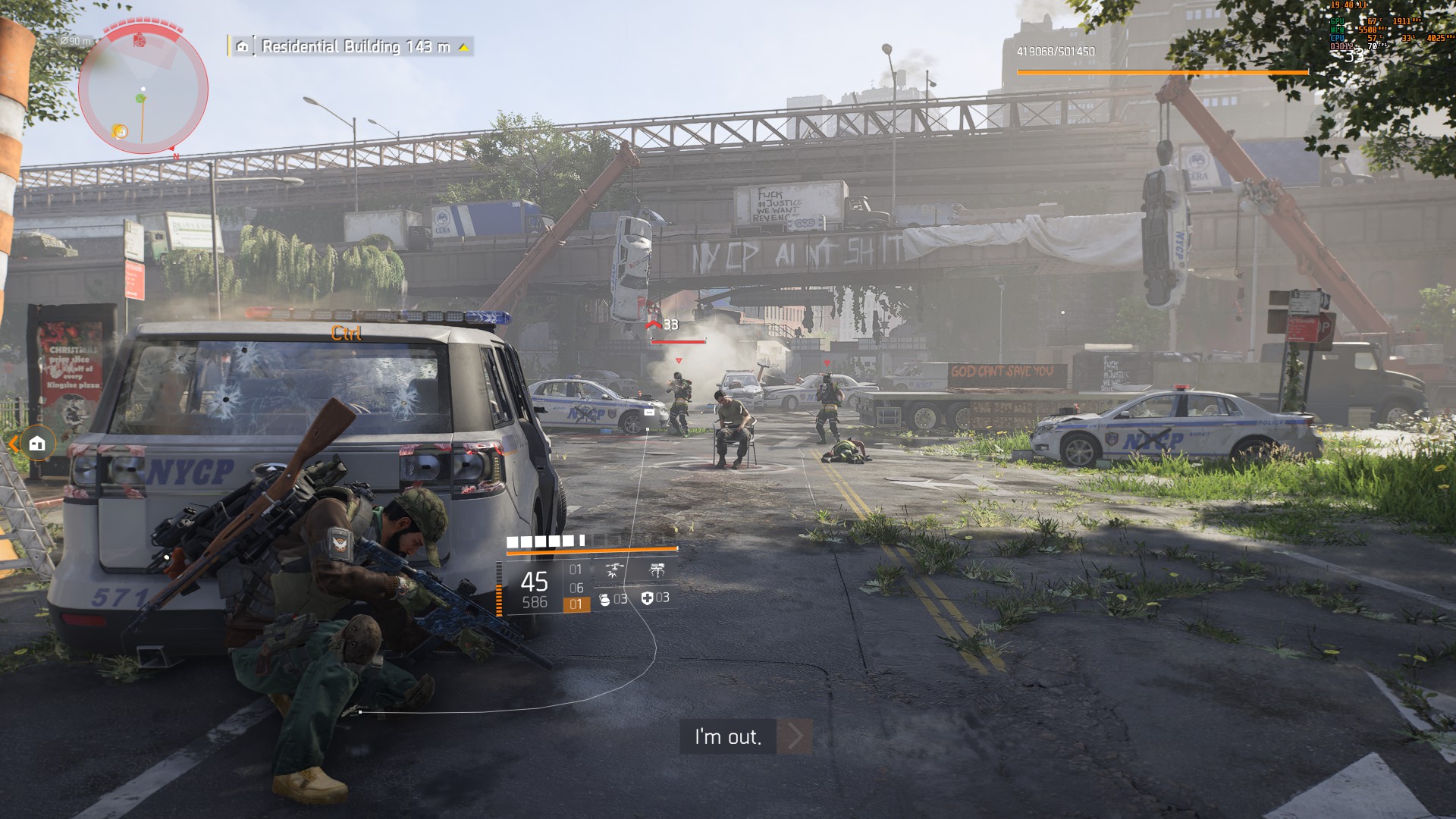Viewport: 1456px width, 819px height.
Task: Click the grenade icon showing 03
Action: (604, 601)
